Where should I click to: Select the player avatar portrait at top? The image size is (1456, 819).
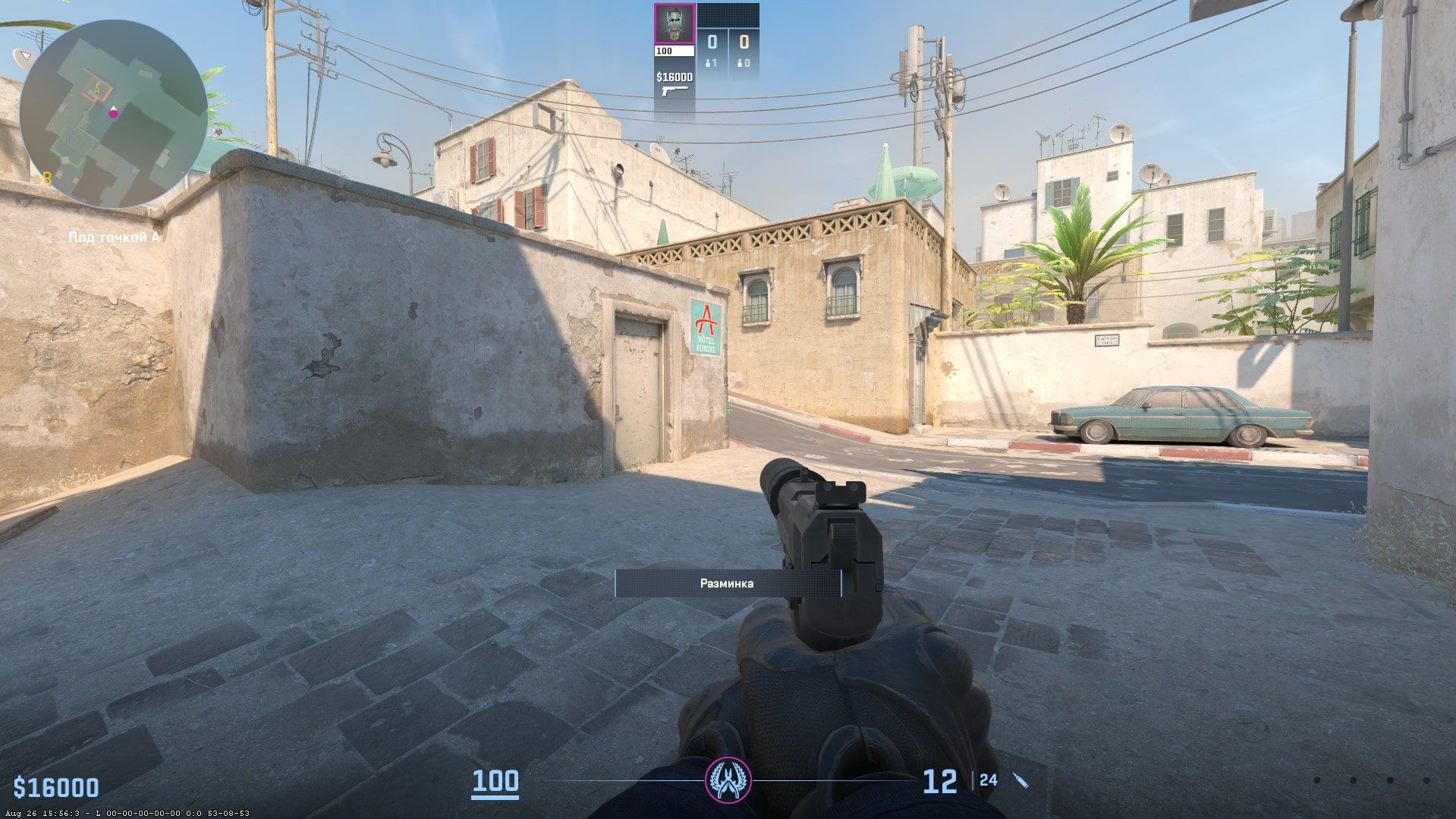[674, 24]
